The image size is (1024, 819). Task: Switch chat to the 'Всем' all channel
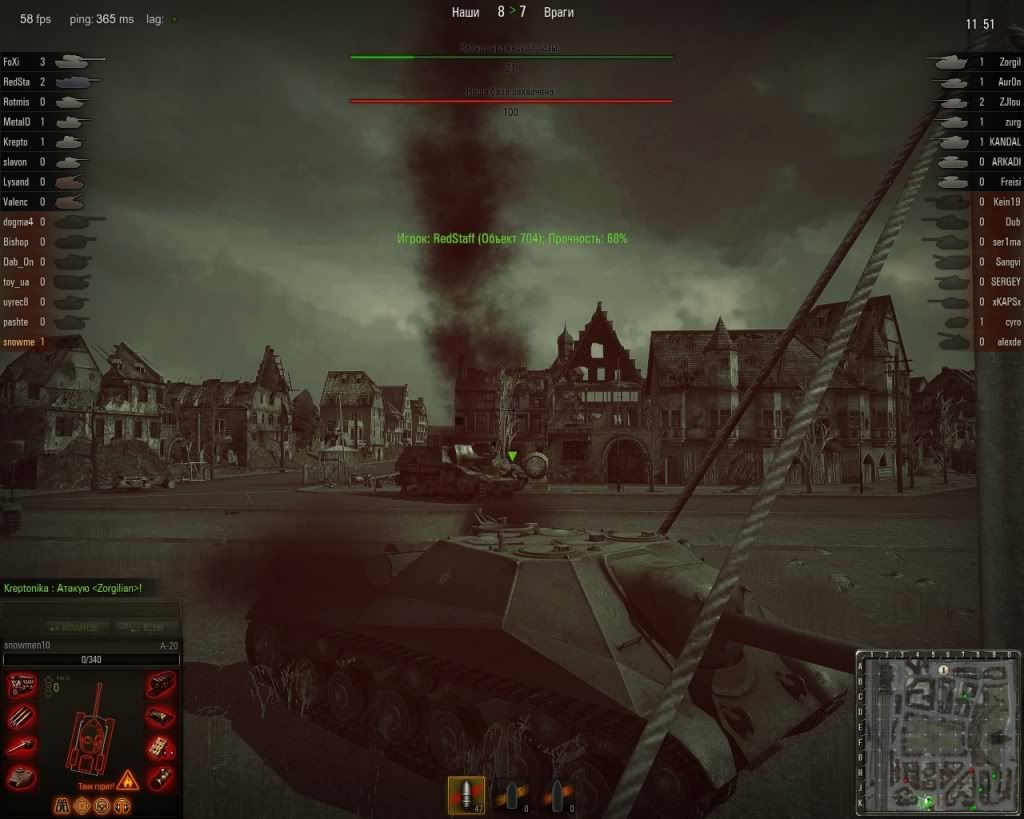click(x=140, y=627)
